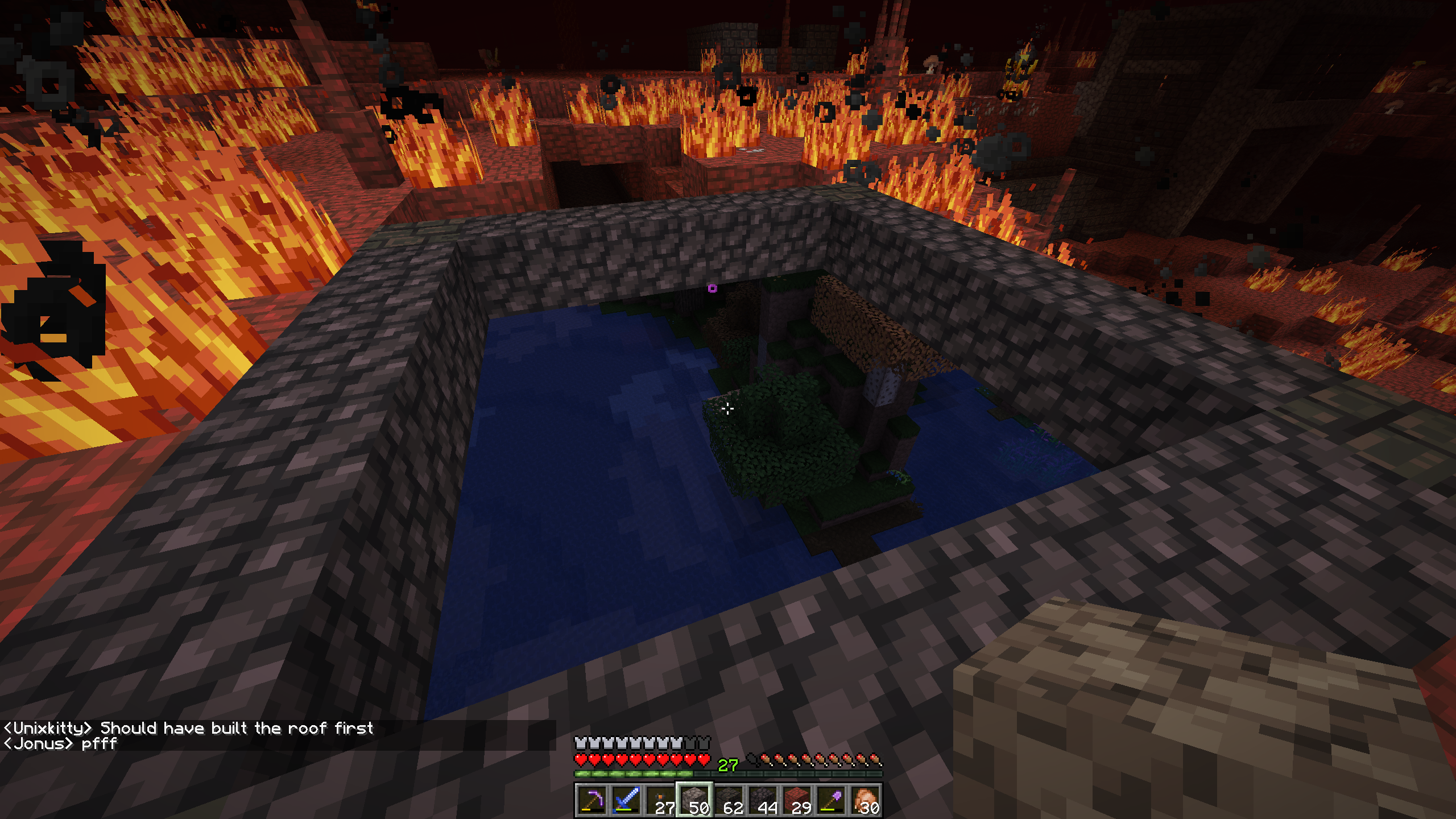Choose the dark cobblestone stack of 44
1456x819 pixels.
pyautogui.click(x=762, y=800)
